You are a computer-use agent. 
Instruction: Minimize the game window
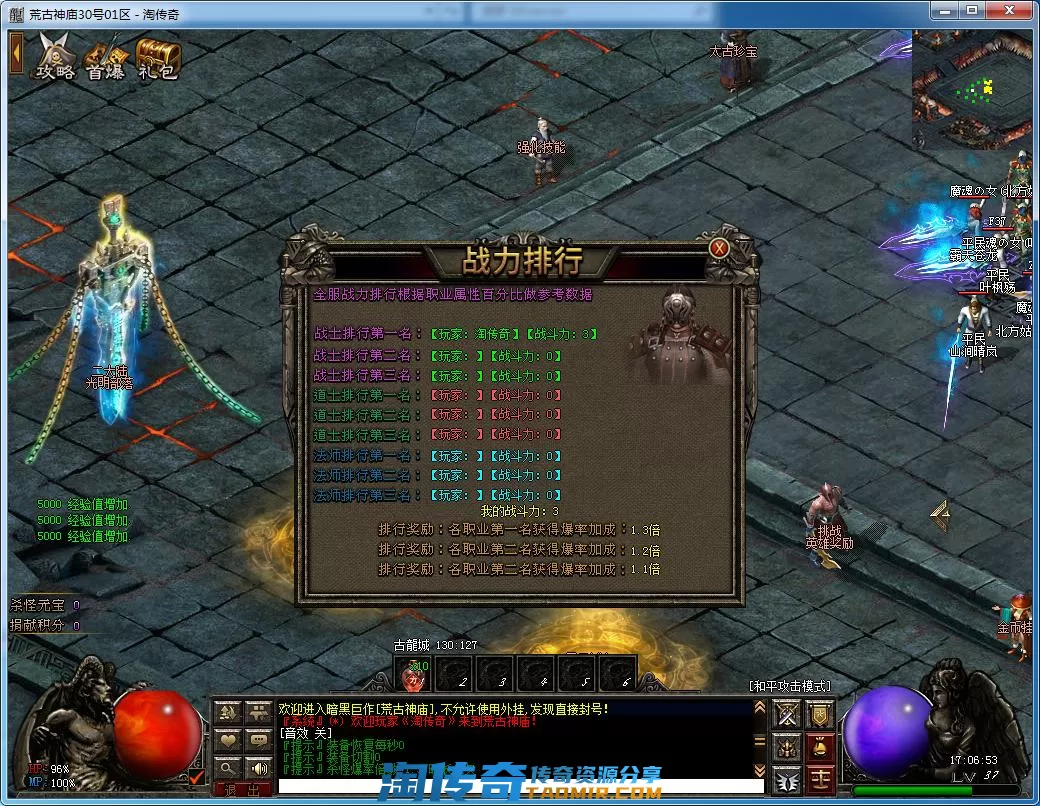point(944,10)
